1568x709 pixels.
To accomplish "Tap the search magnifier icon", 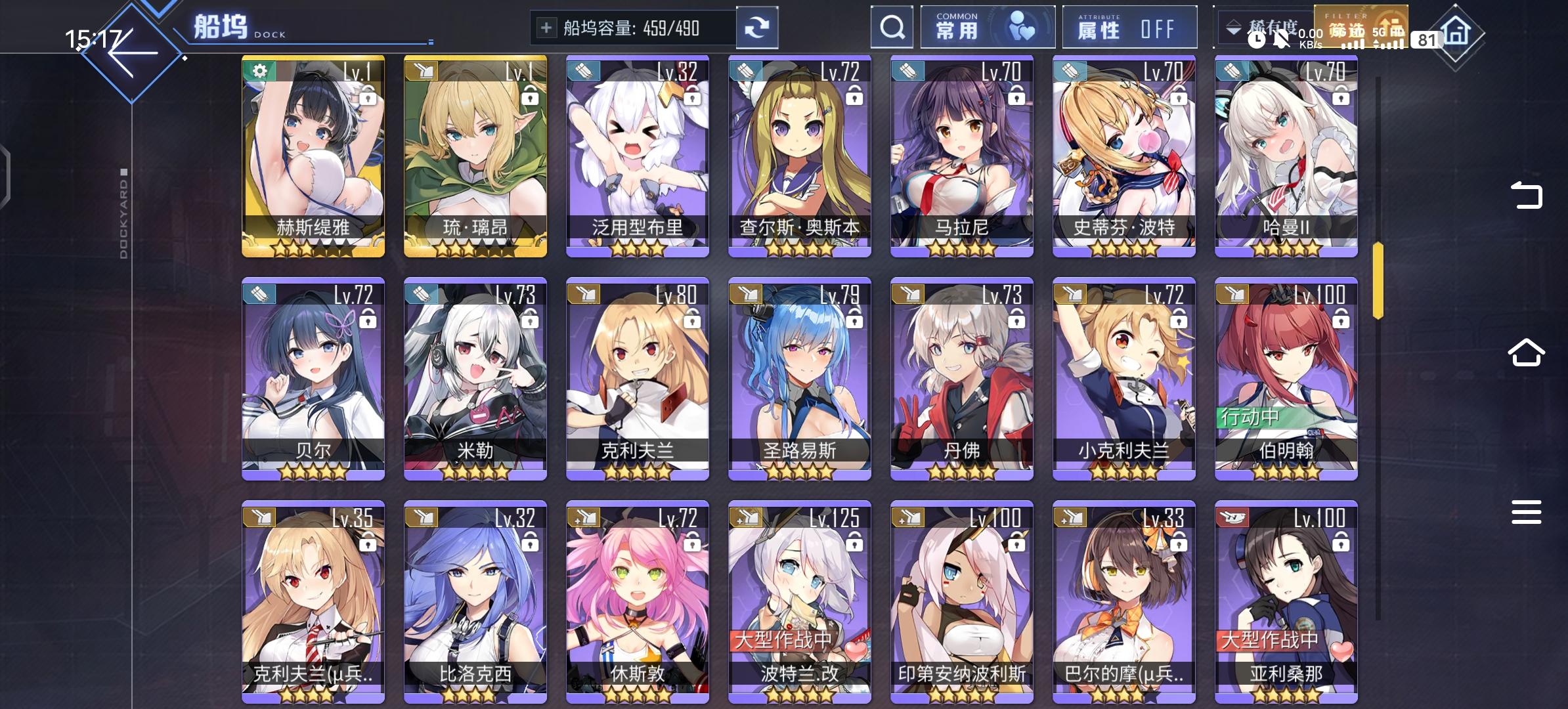I will point(892,27).
